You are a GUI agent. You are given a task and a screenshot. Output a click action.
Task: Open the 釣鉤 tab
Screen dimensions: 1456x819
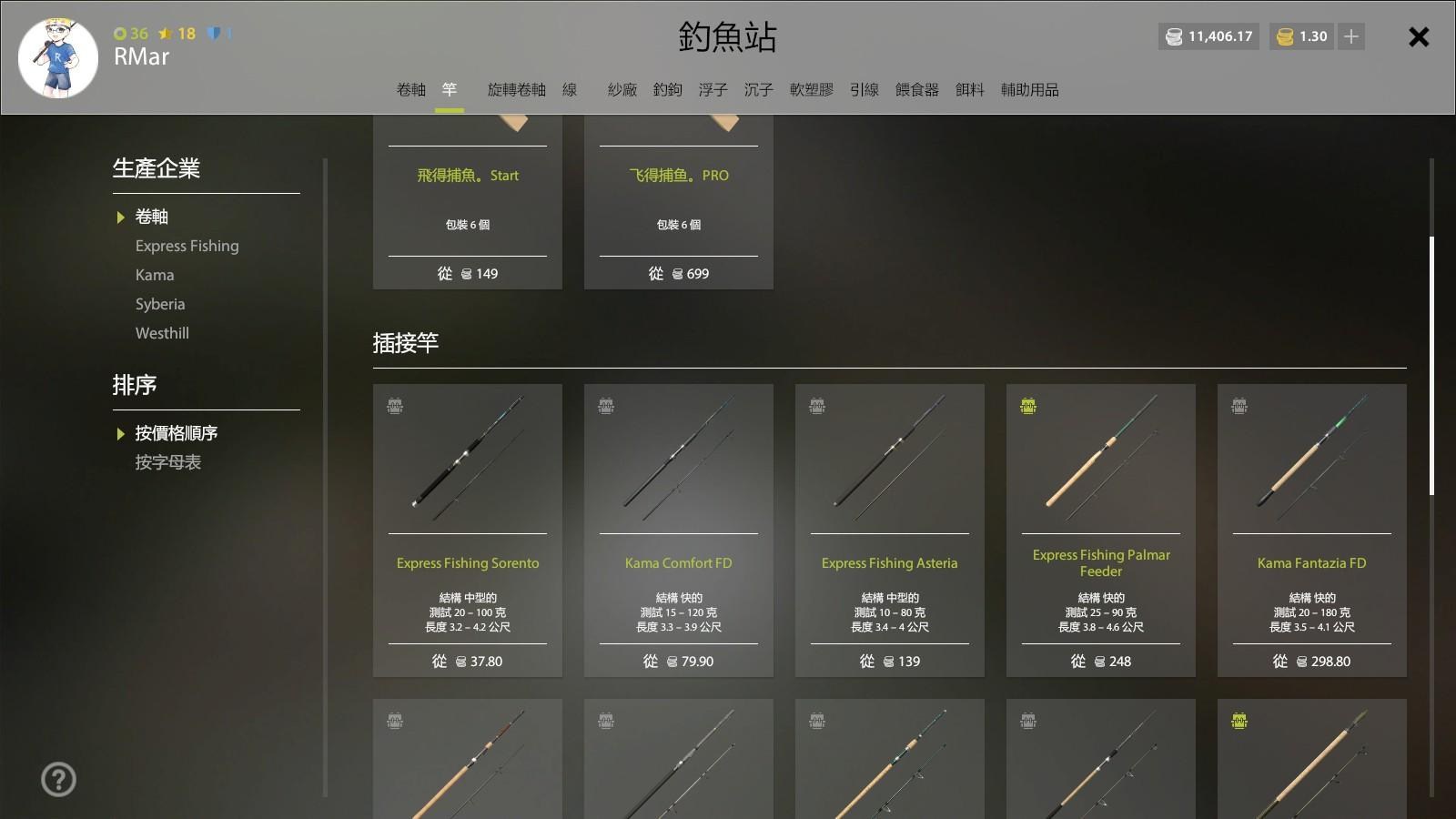668,89
